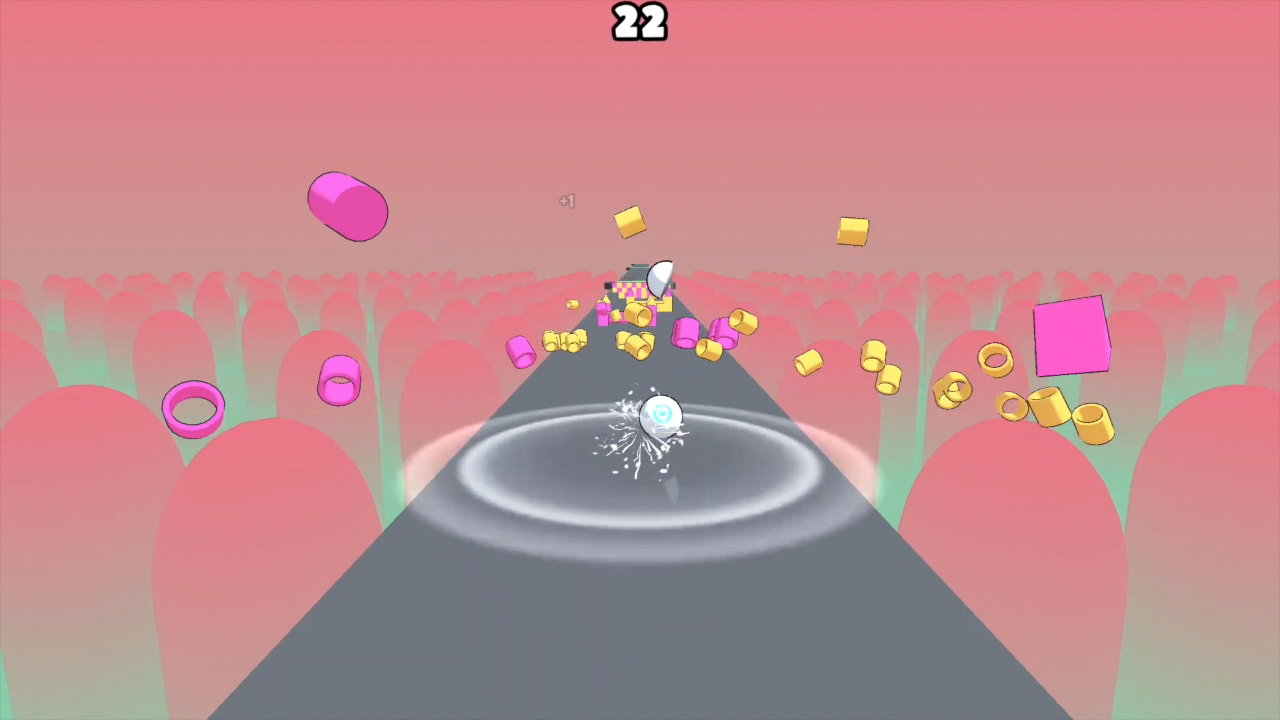Click the faint +1 popup text
The image size is (1280, 720).
pyautogui.click(x=567, y=201)
